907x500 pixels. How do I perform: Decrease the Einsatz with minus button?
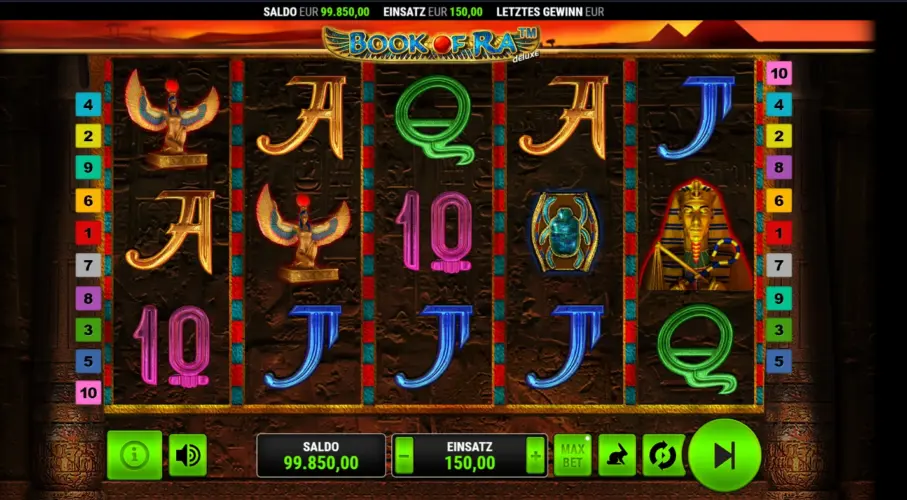coord(404,456)
